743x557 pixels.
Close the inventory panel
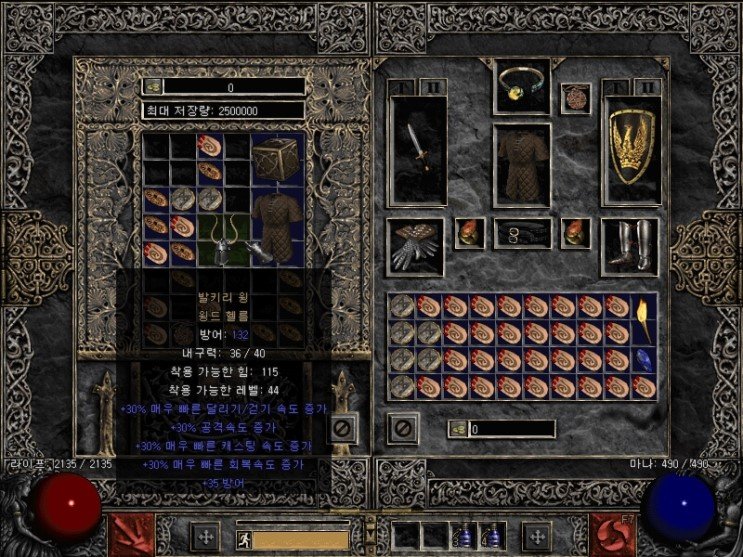coord(403,429)
